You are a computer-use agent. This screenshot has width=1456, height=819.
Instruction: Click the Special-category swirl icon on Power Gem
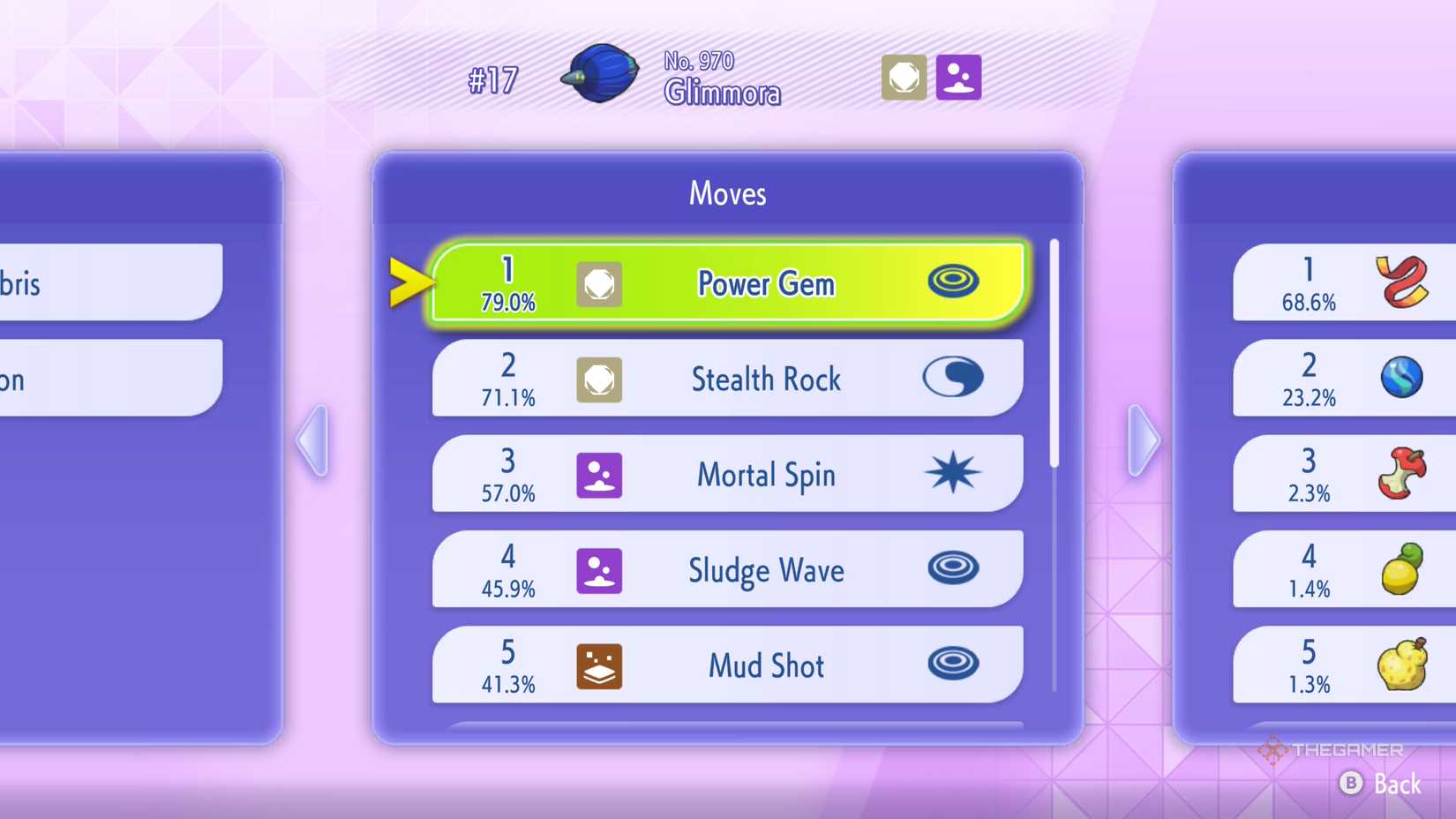(x=952, y=282)
